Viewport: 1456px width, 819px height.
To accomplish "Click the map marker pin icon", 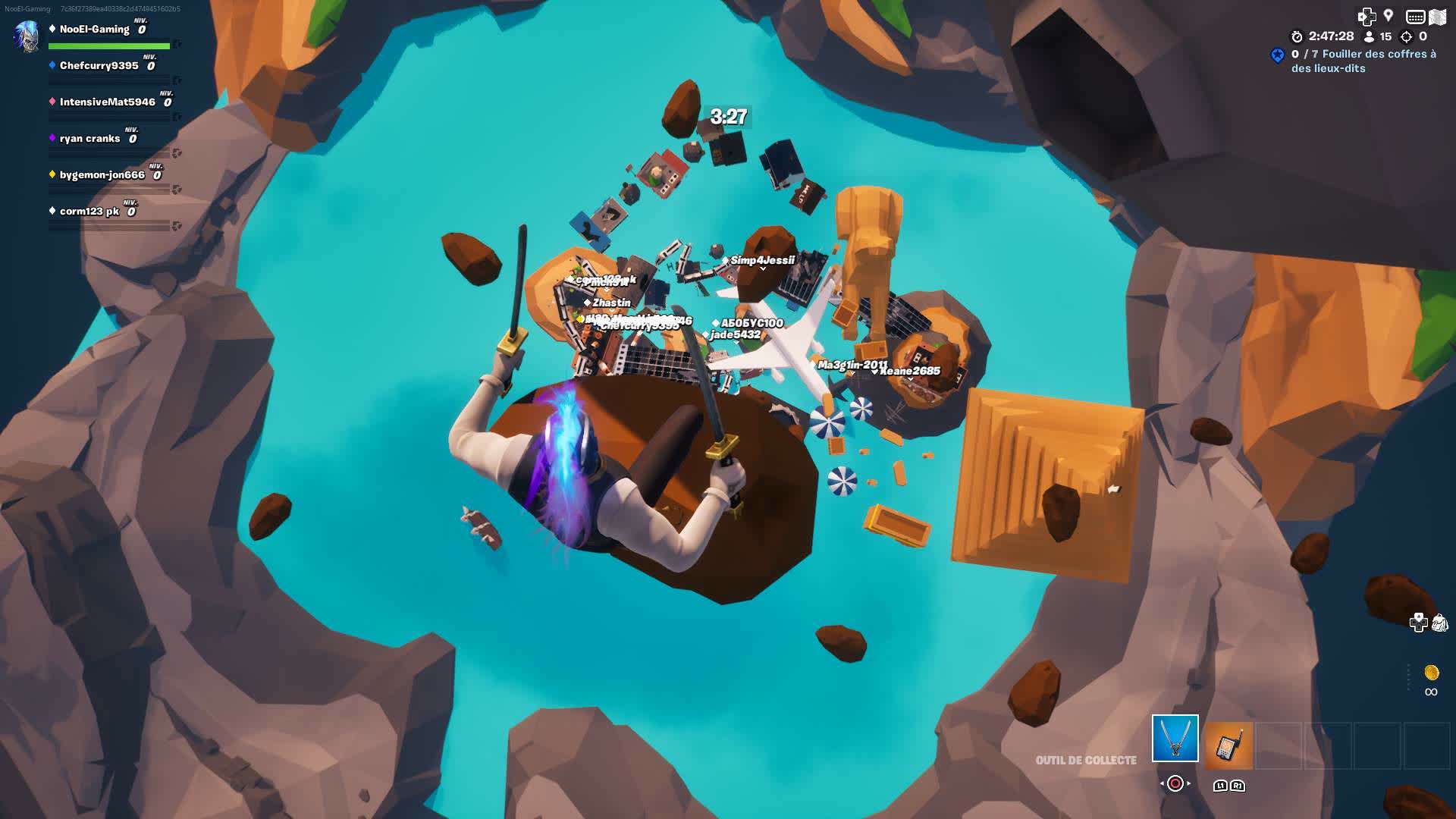I will (x=1389, y=15).
